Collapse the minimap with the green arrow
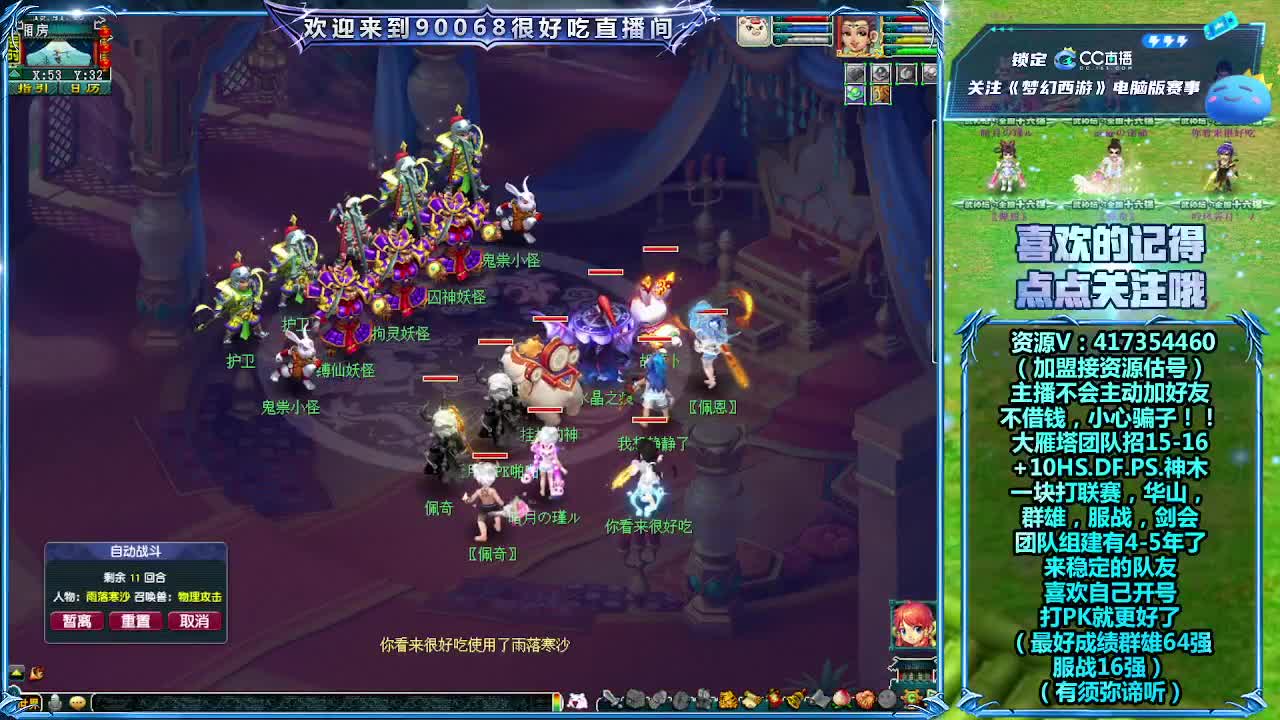This screenshot has width=1280, height=720. 14,73
